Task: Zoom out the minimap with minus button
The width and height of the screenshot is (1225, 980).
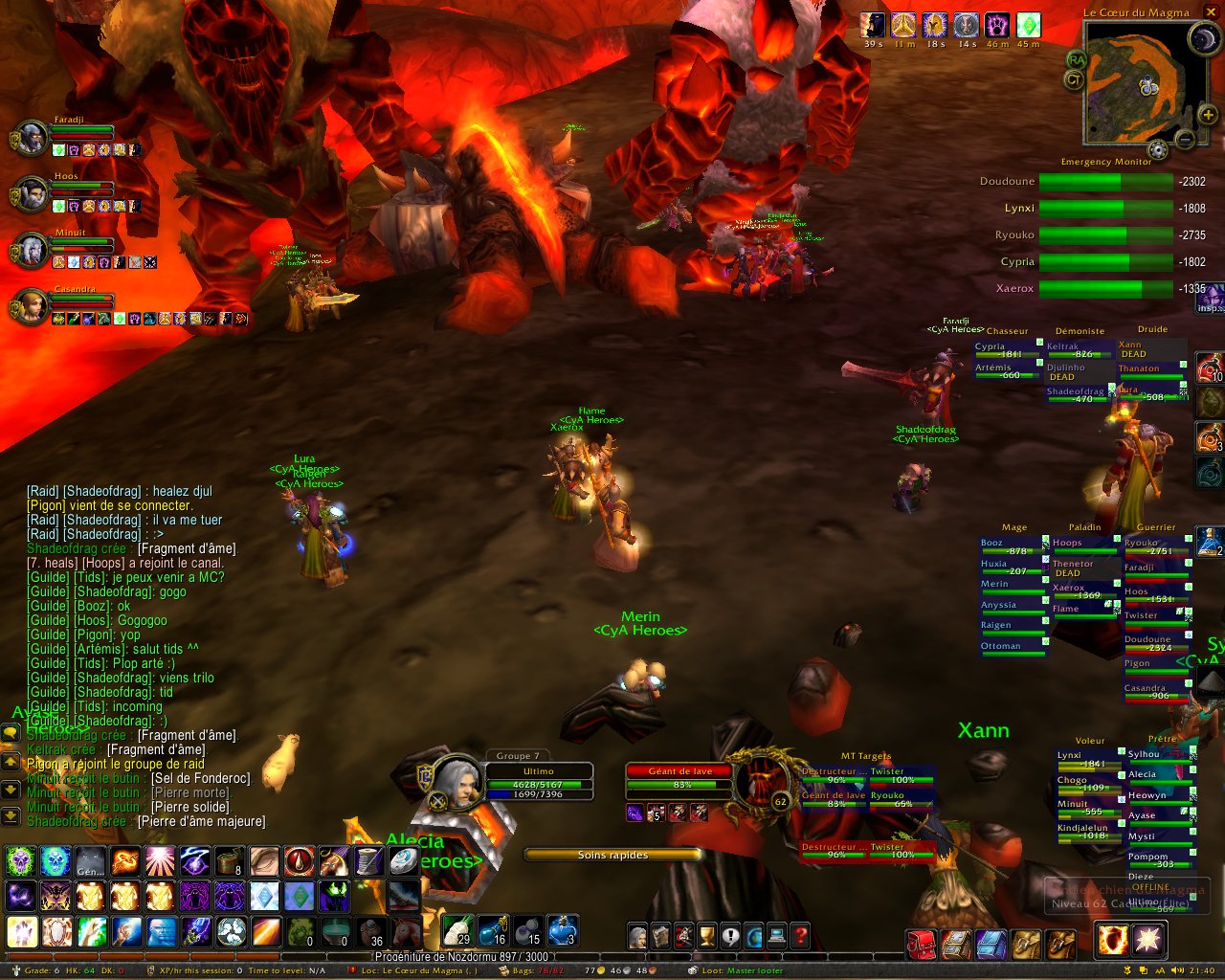Action: click(x=1184, y=140)
